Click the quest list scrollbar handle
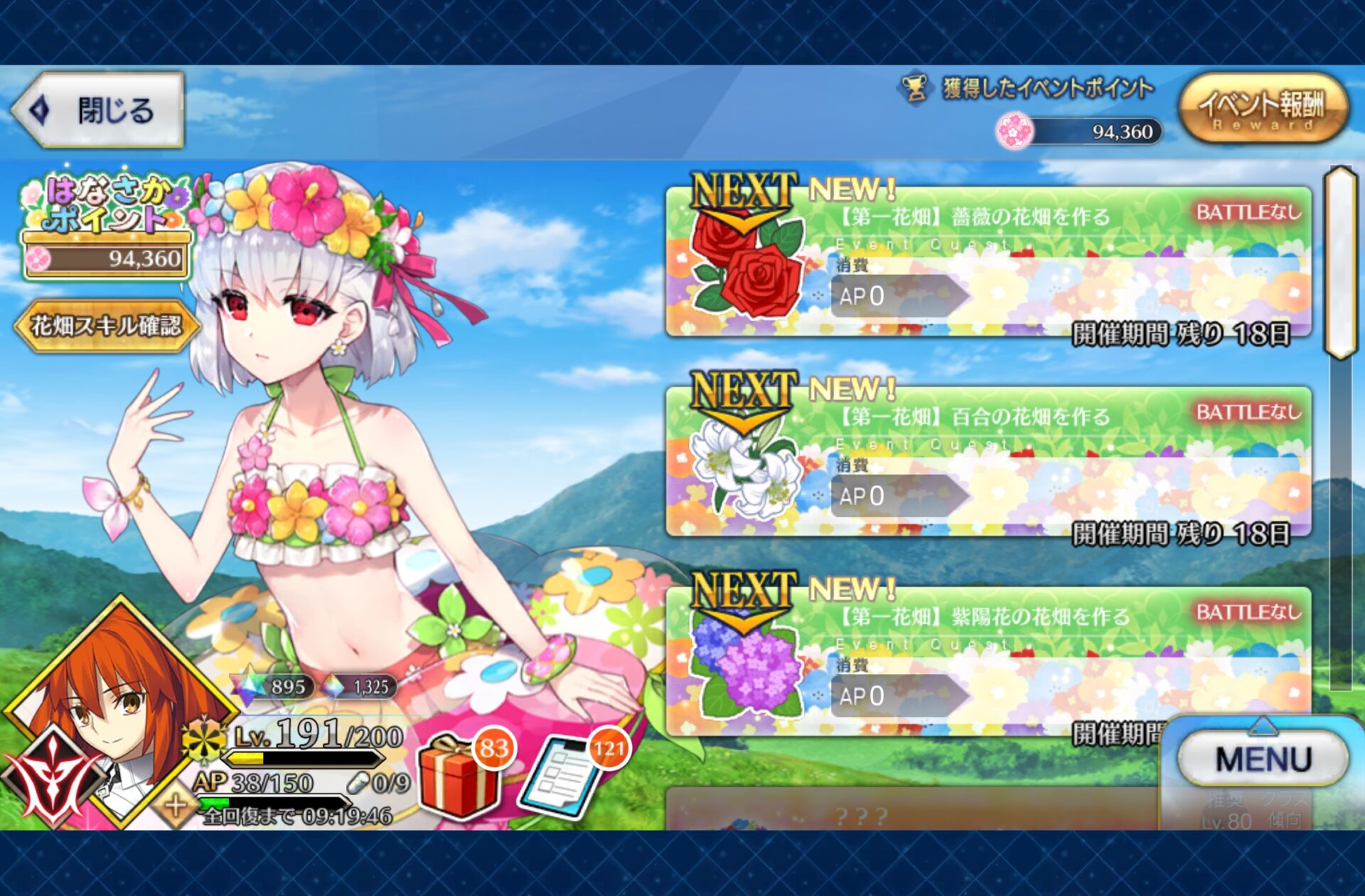This screenshot has width=1365, height=896. point(1341,263)
